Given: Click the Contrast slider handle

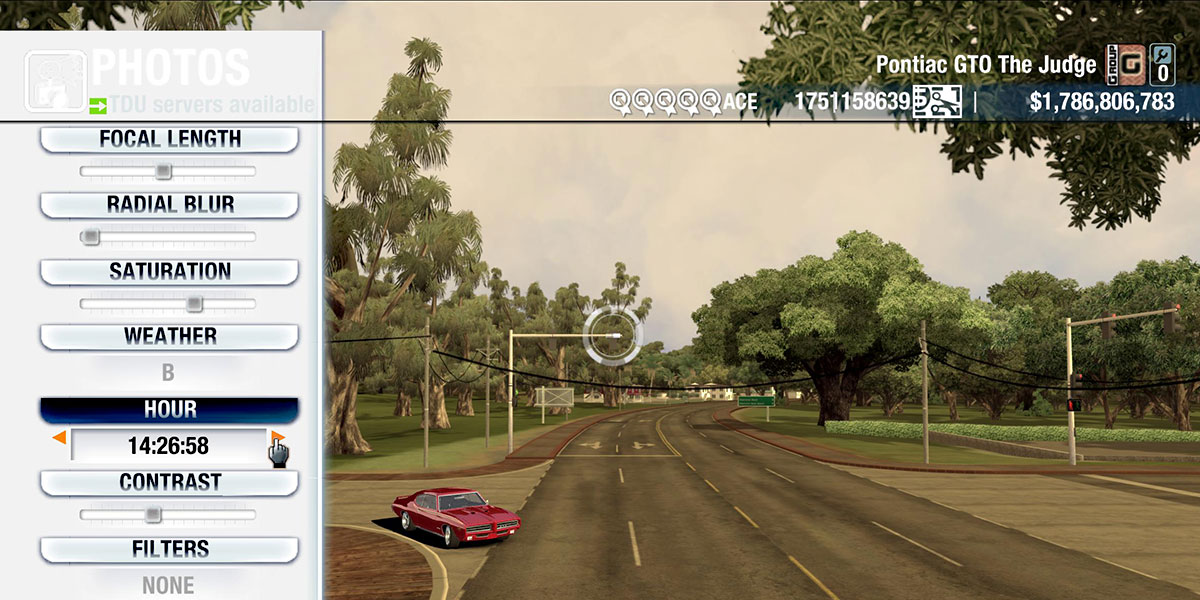Looking at the screenshot, I should [x=152, y=514].
